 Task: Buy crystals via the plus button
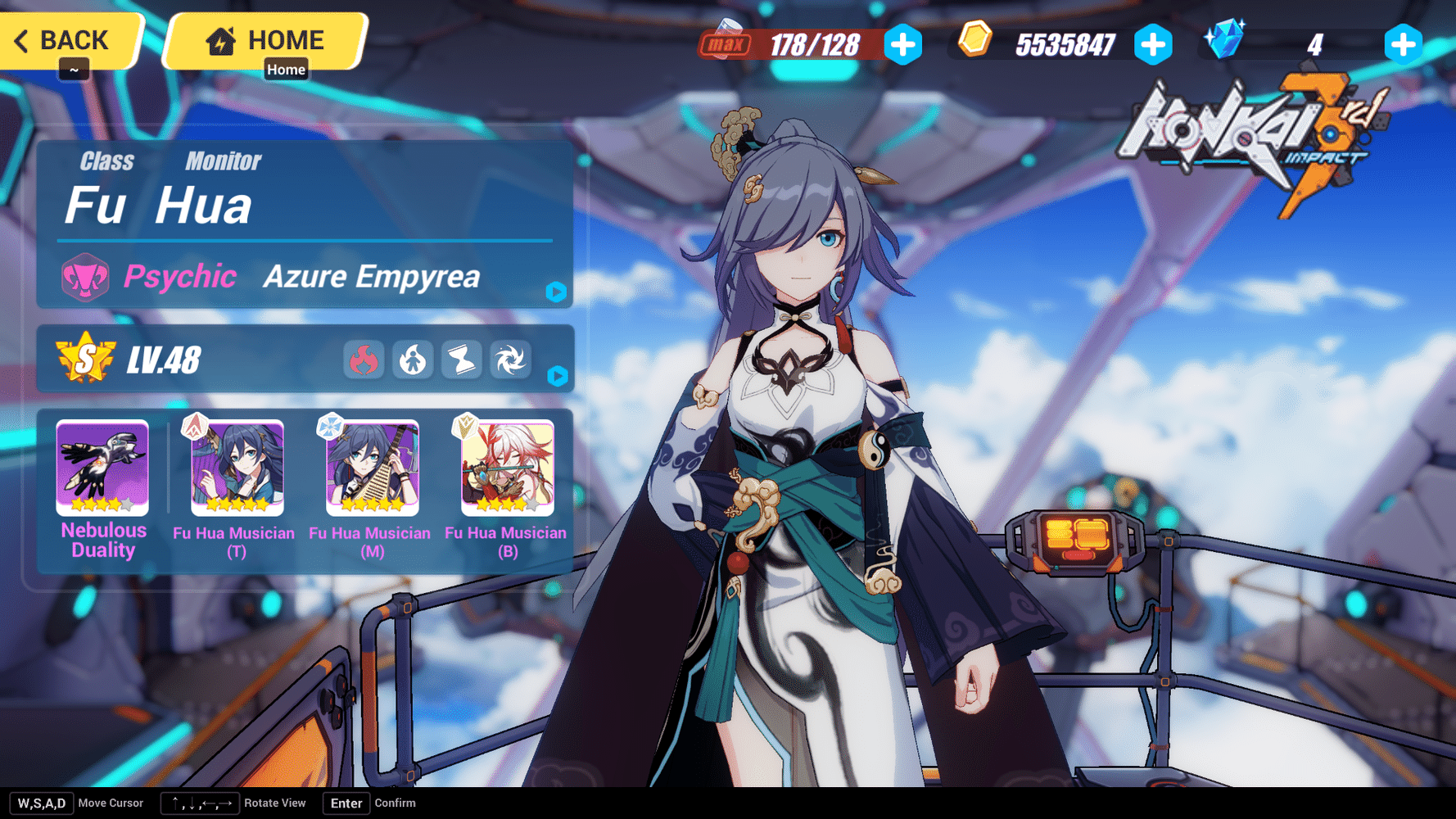(x=1404, y=46)
